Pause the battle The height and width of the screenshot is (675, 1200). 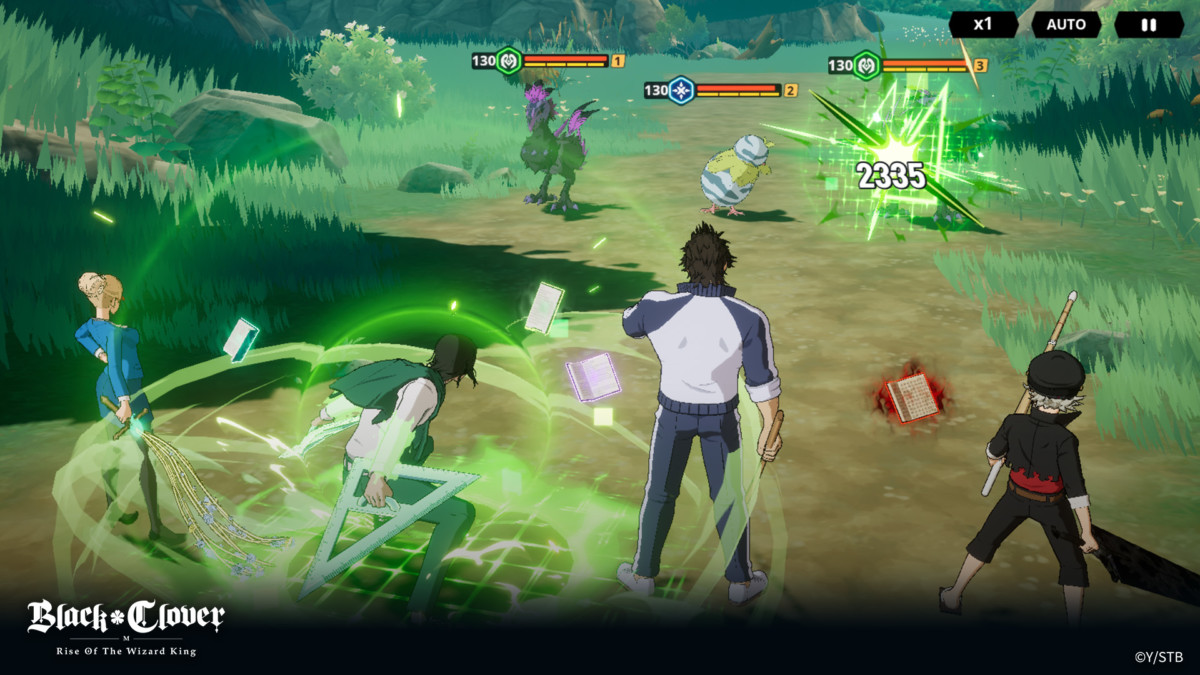tap(1148, 24)
